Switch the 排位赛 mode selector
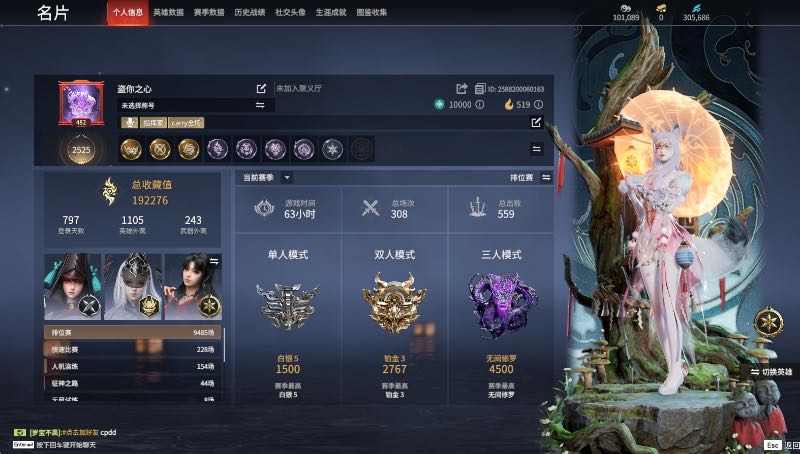The width and height of the screenshot is (800, 454). pyautogui.click(x=546, y=177)
